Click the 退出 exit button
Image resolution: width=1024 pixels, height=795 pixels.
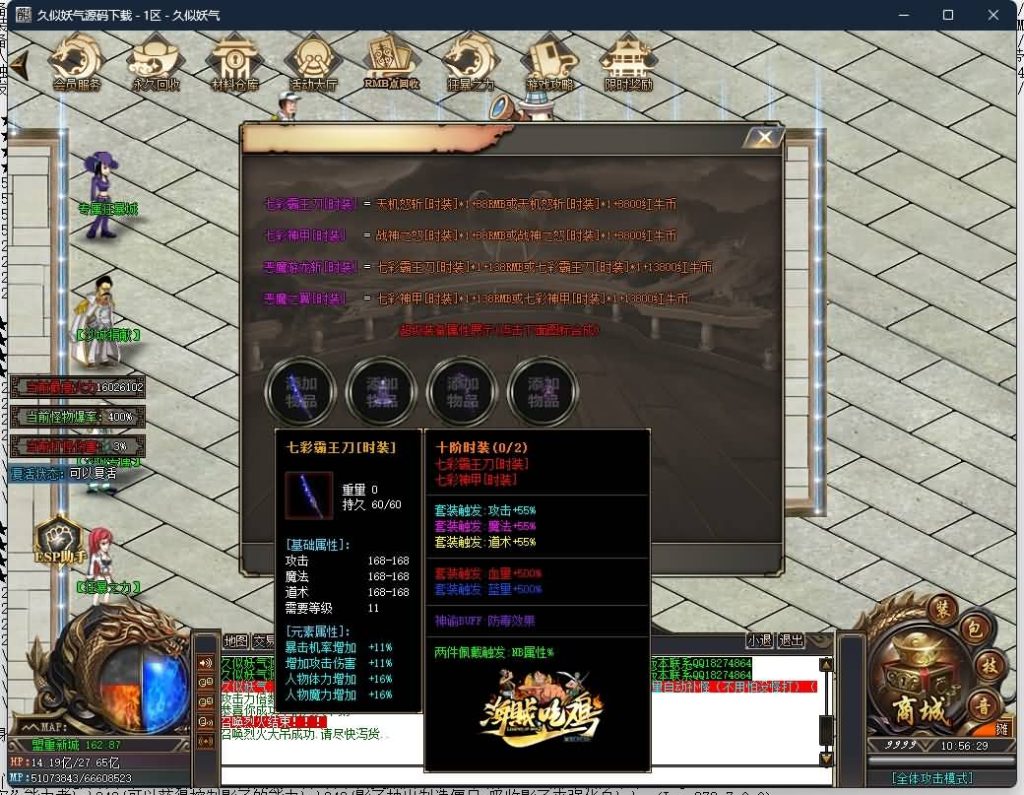click(792, 641)
